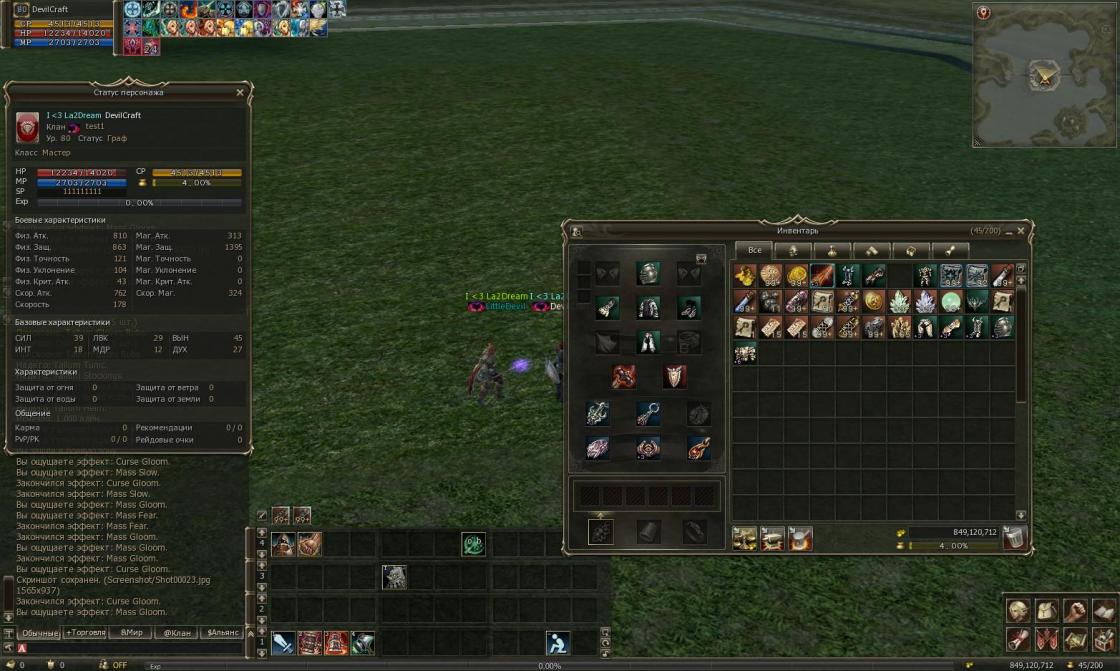Show the 'Обычные' chat tab

pos(40,632)
